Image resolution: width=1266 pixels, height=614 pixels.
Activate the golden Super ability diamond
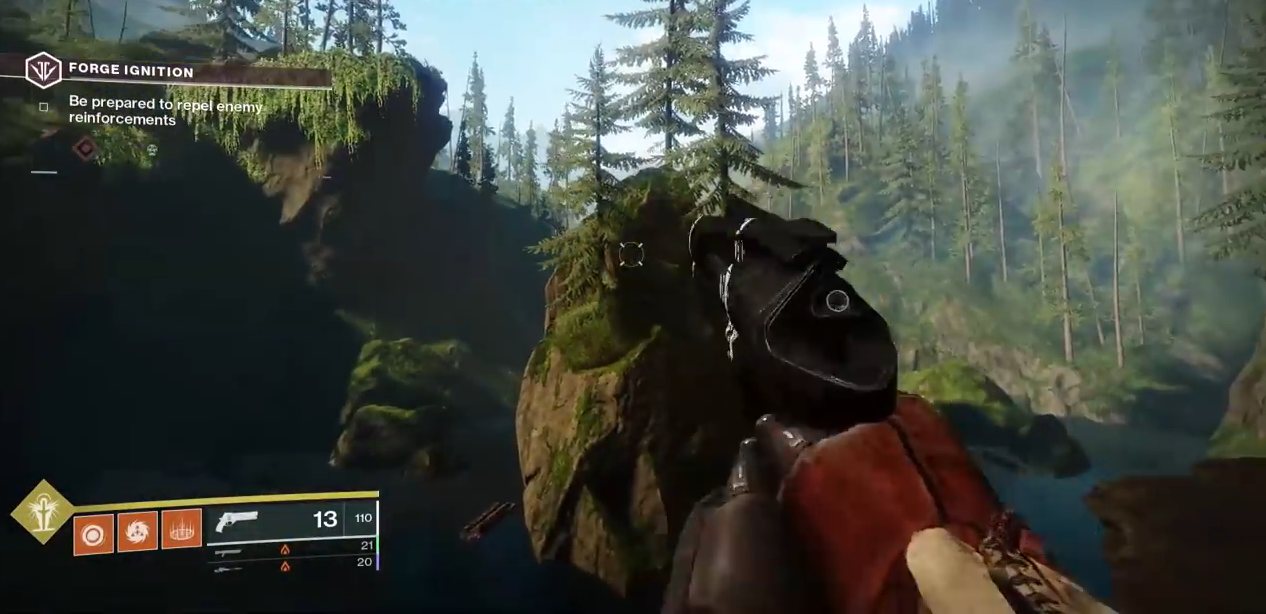tap(42, 512)
